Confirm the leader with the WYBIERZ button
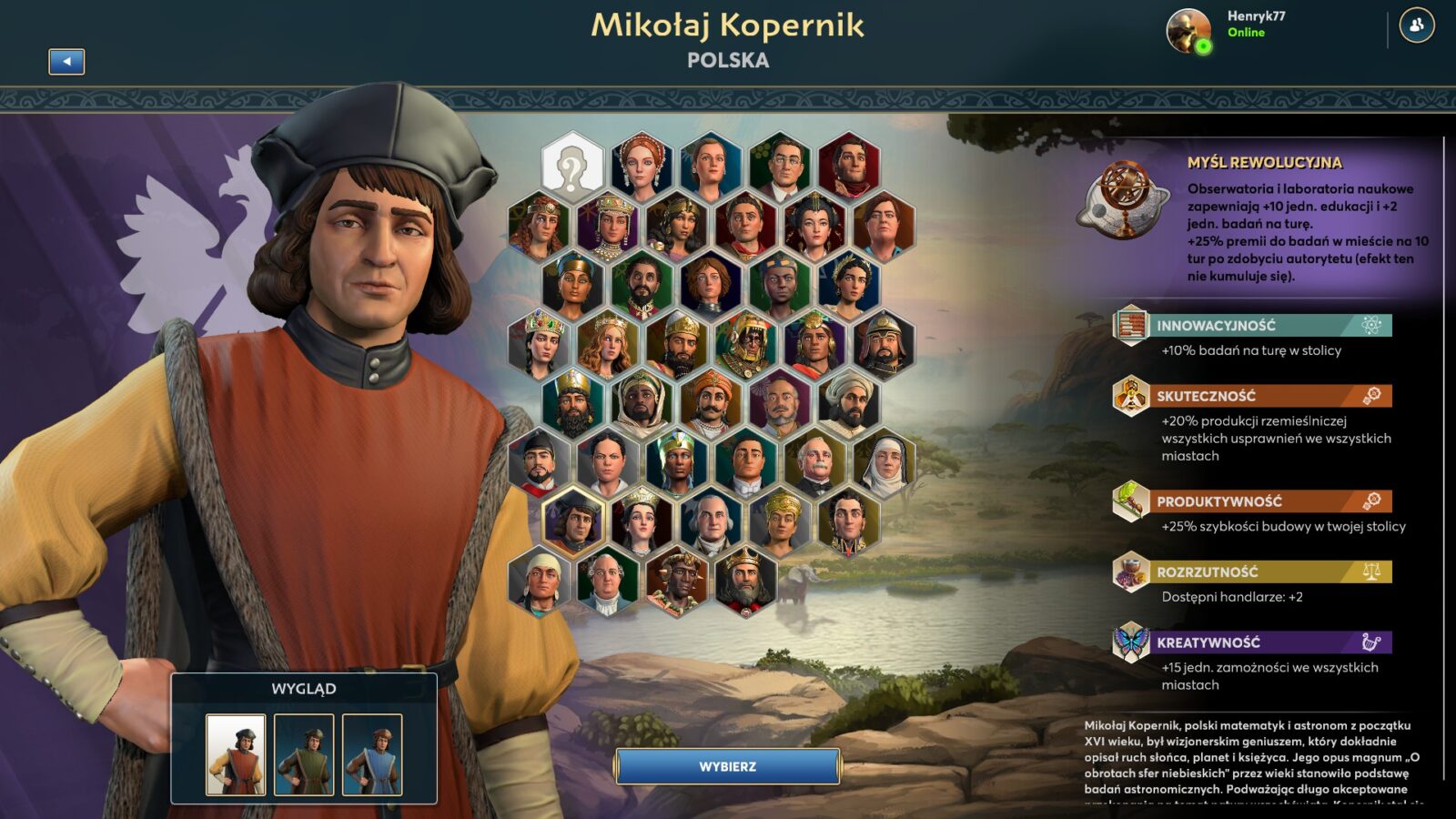The width and height of the screenshot is (1456, 819). 727,766
